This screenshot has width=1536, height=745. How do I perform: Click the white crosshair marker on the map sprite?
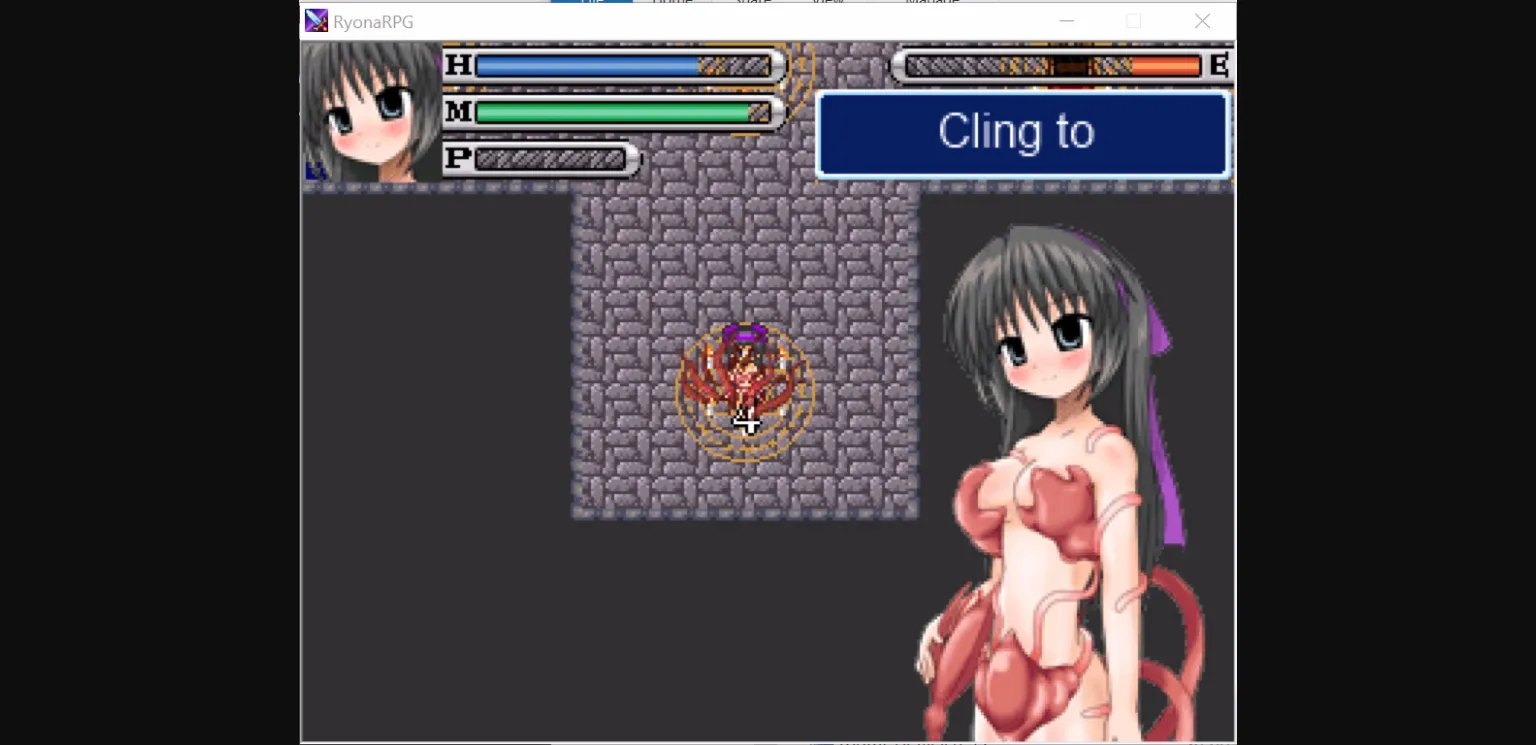(746, 422)
